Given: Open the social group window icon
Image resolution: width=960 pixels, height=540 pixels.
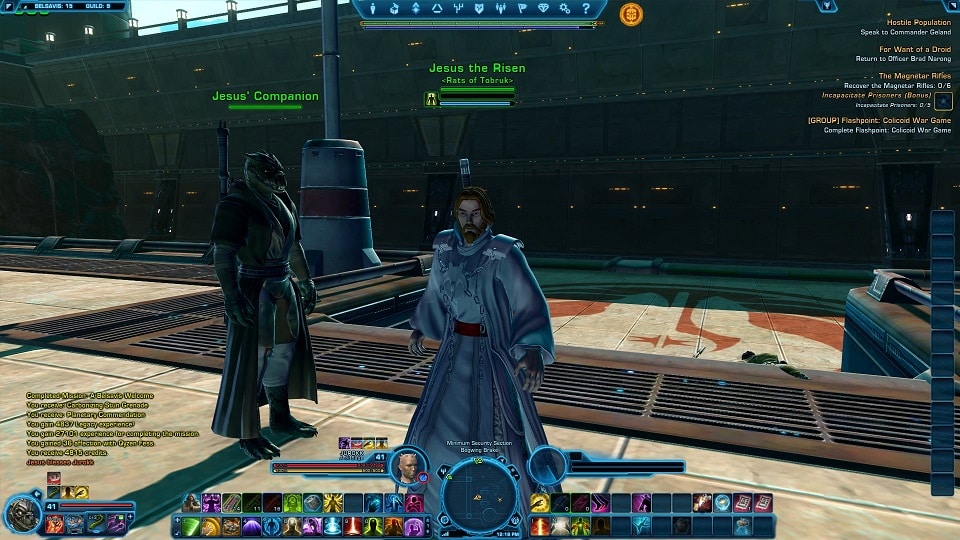Looking at the screenshot, I should (x=501, y=9).
